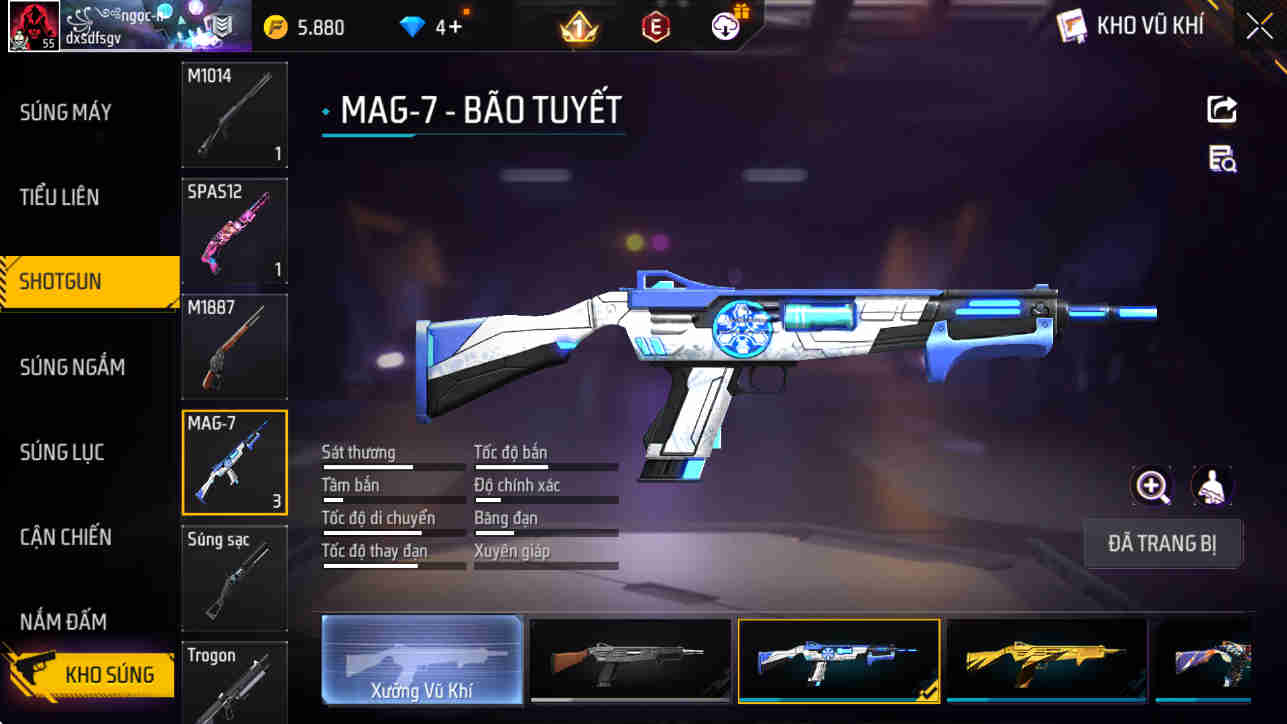Click the Sát thương stat bar
This screenshot has width=1287, height=724.
(x=393, y=458)
